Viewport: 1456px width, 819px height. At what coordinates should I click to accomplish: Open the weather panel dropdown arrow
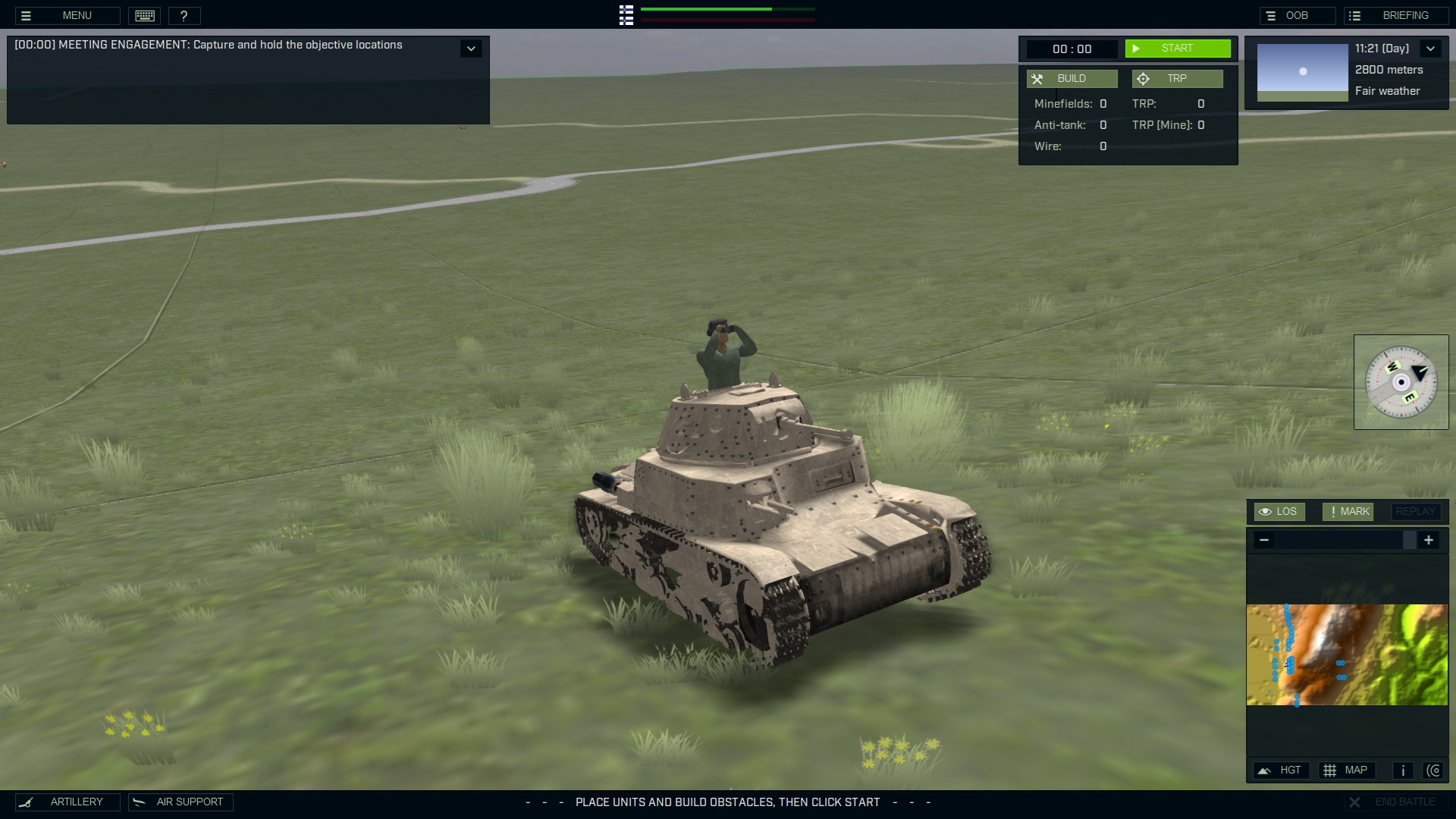(1432, 48)
